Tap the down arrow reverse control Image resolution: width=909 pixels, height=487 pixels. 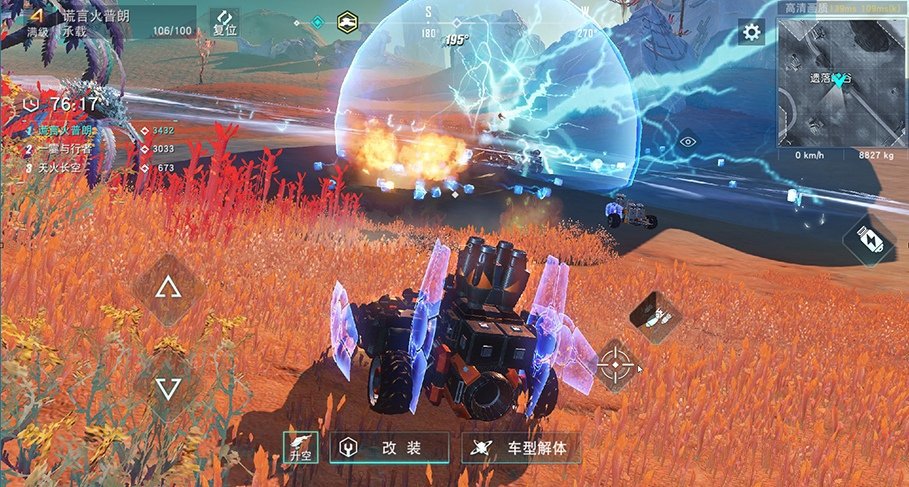(x=168, y=388)
